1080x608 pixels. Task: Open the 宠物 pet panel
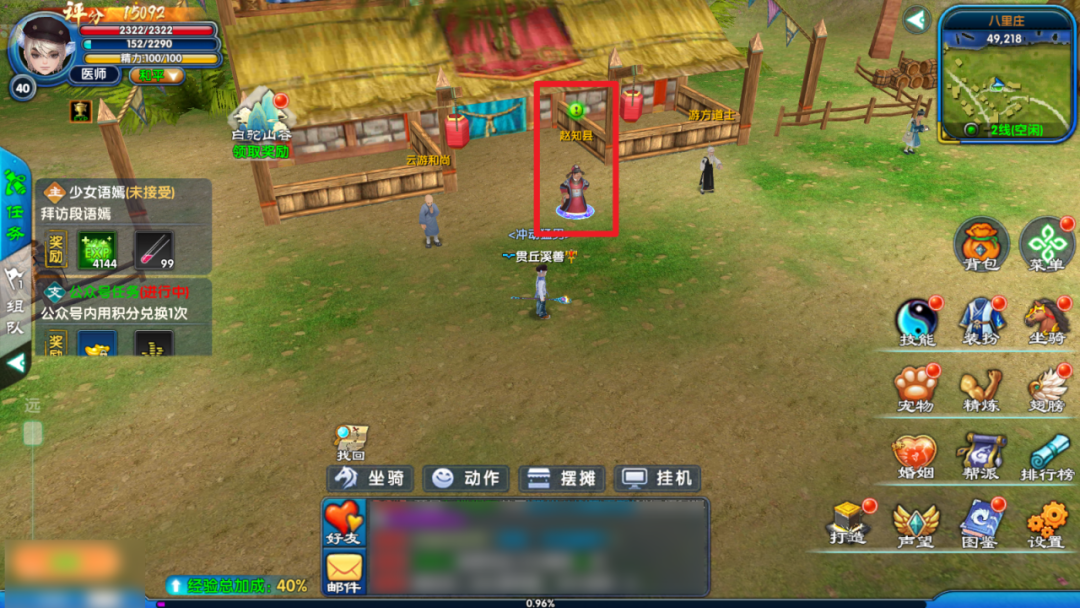click(916, 388)
